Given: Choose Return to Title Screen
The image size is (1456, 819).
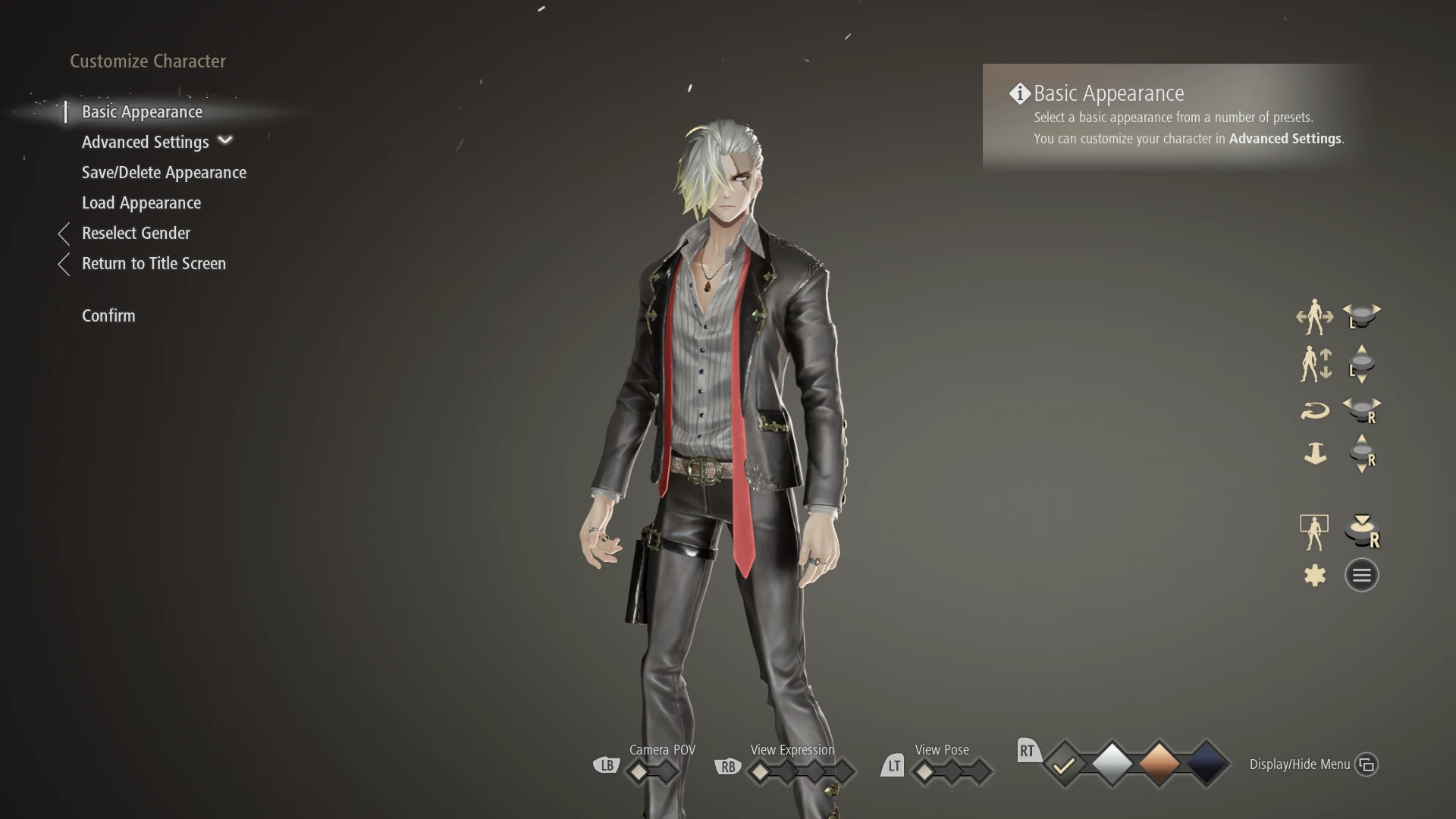Looking at the screenshot, I should [x=154, y=263].
